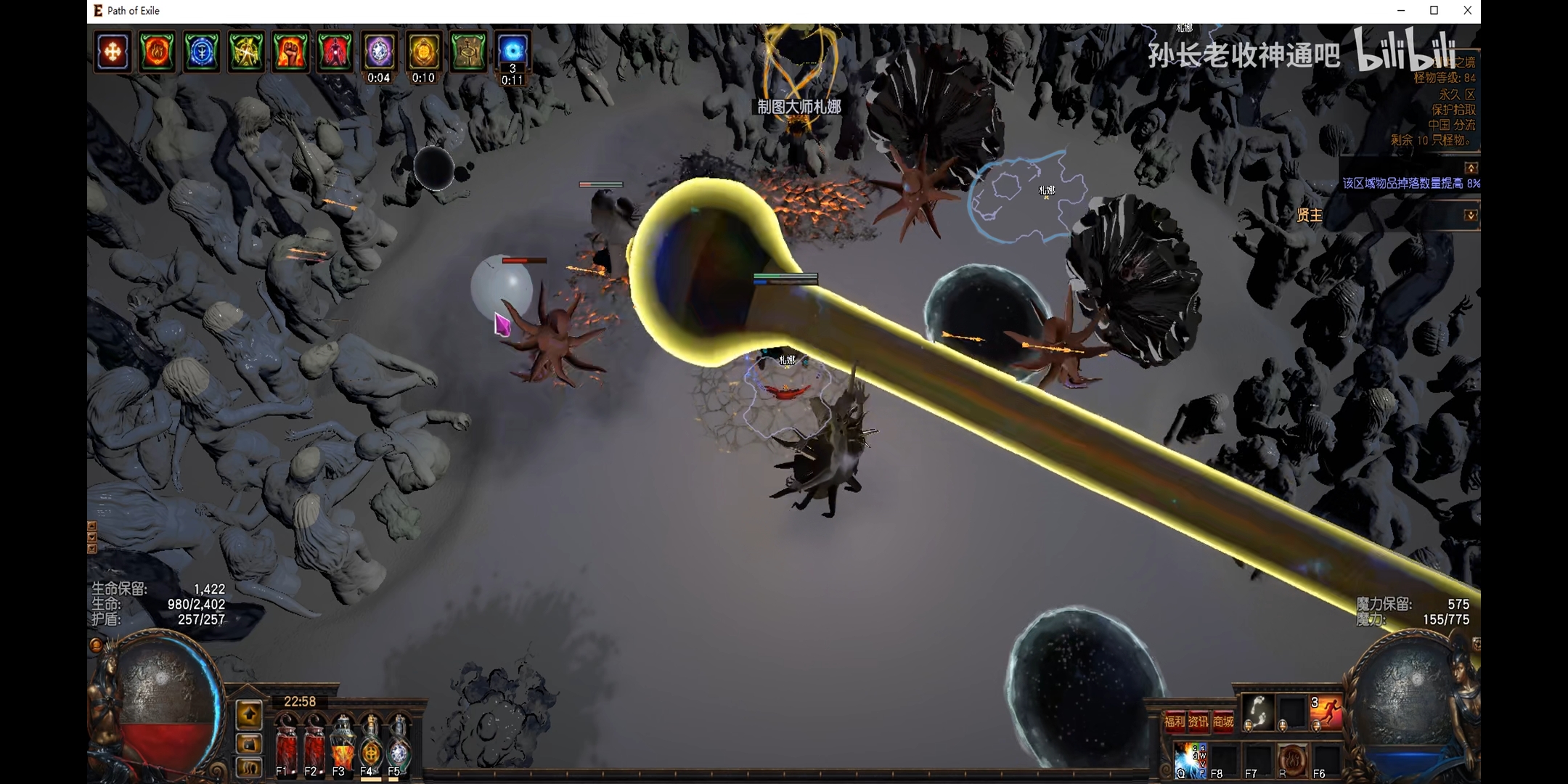Expand the 贤主 objective tracker arrow
Image resolution: width=1568 pixels, height=784 pixels.
[x=1470, y=215]
